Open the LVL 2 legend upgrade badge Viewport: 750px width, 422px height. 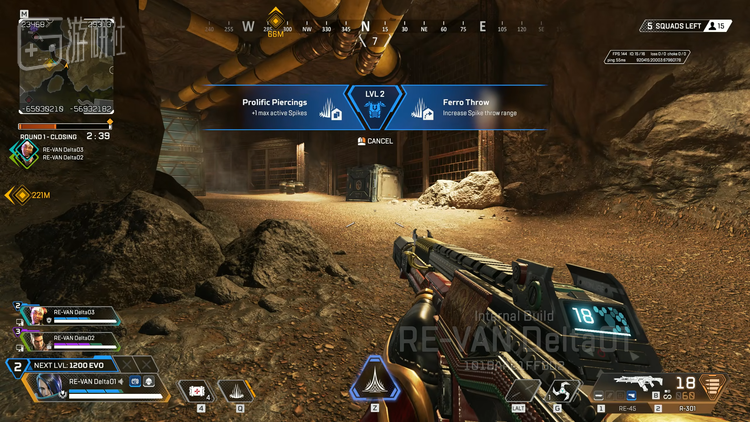tap(375, 107)
